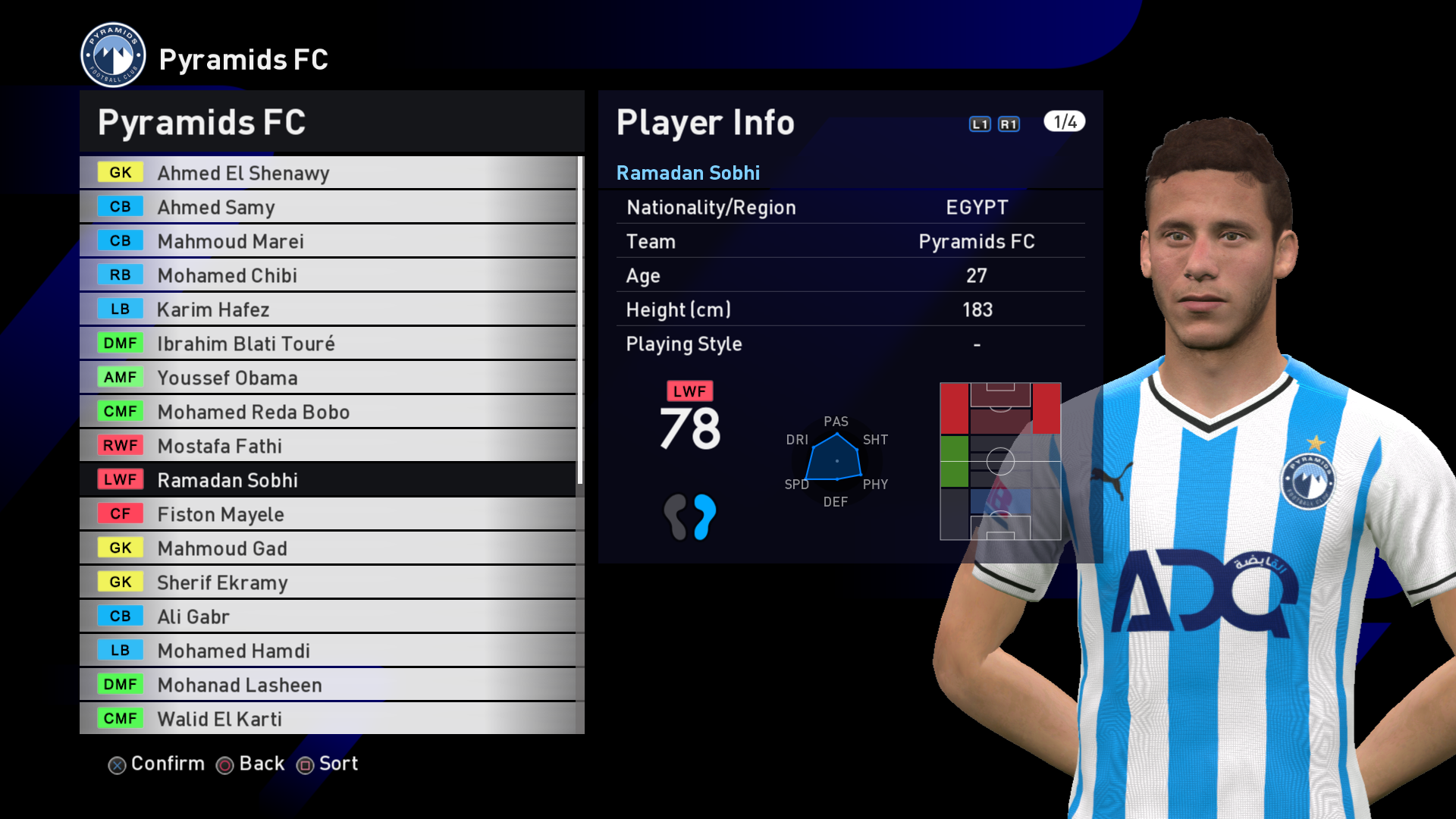Click the squad list scrollbar
Screen dimensions: 1456x819
pos(580,320)
